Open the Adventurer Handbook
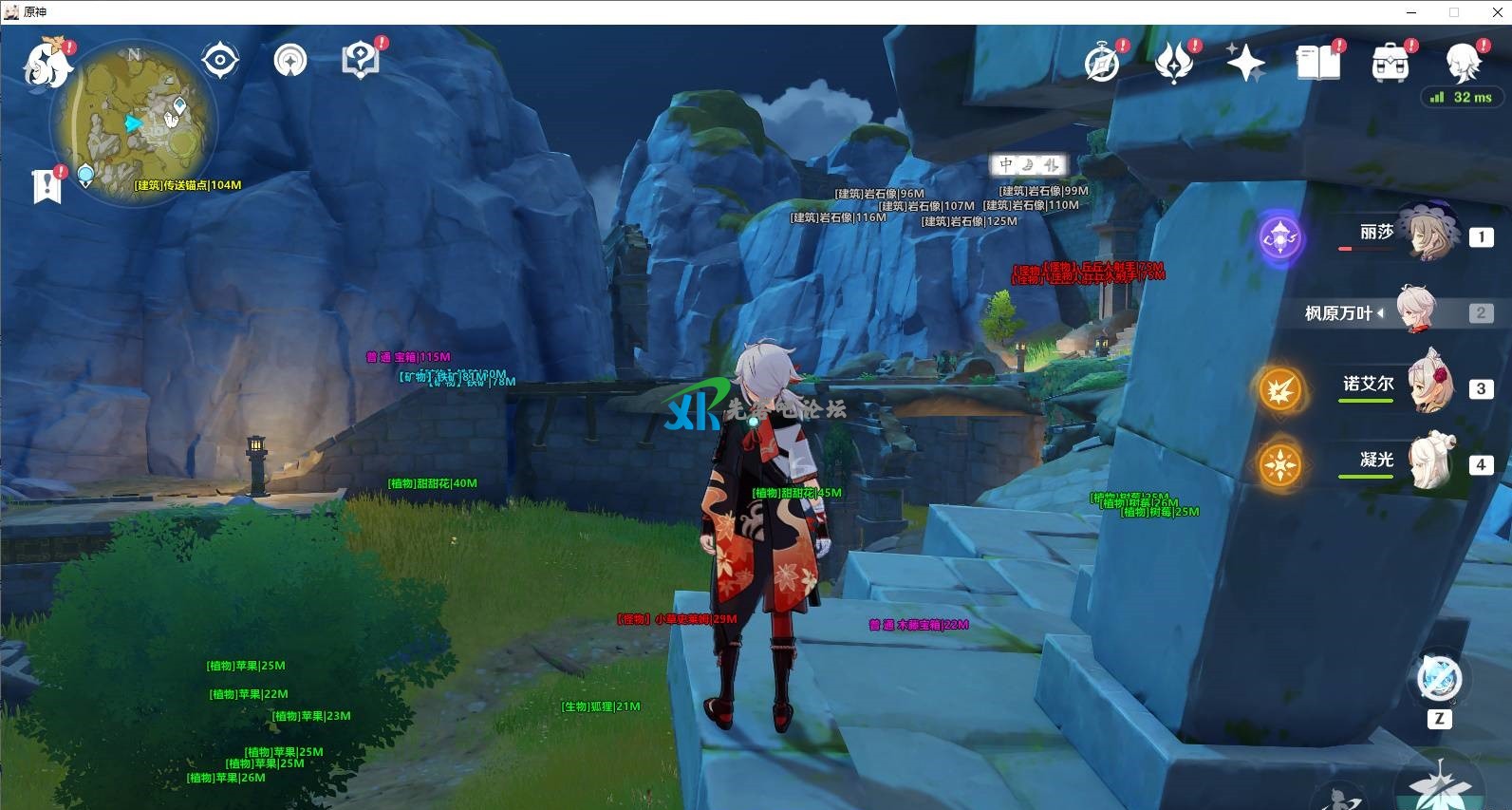1512x810 pixels. pyautogui.click(x=359, y=60)
